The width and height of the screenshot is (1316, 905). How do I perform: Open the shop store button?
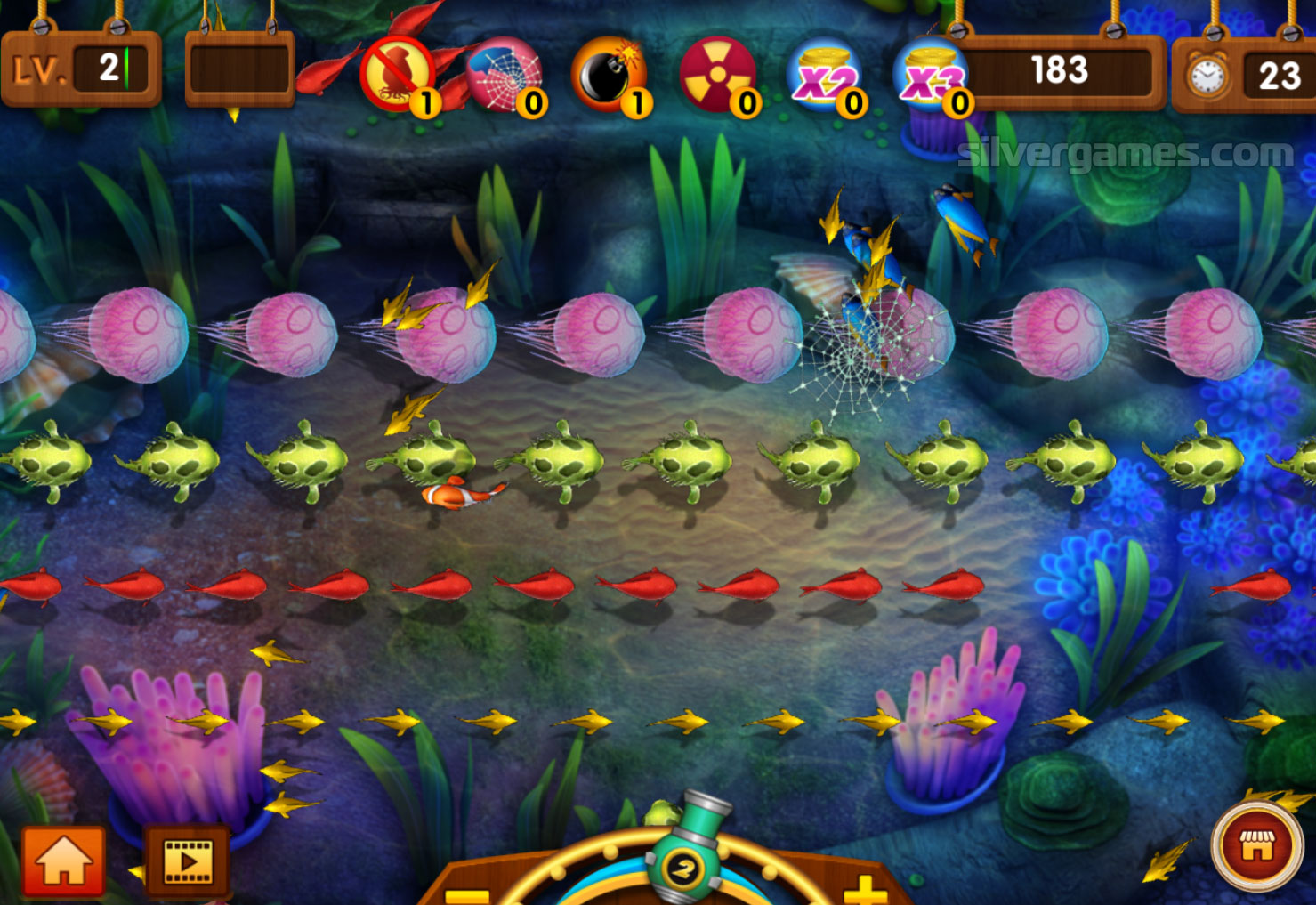click(x=1256, y=846)
